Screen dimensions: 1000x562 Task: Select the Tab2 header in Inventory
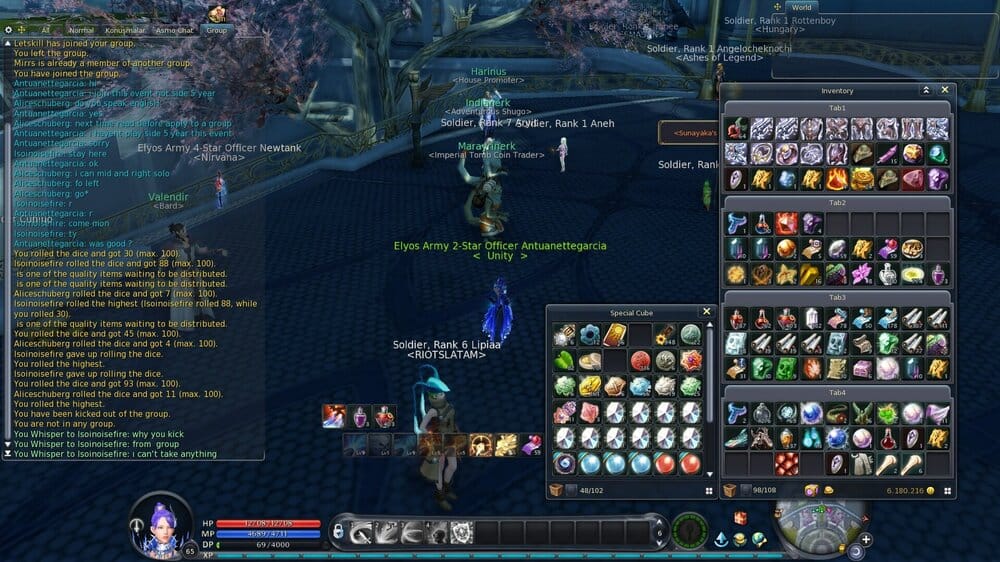837,202
